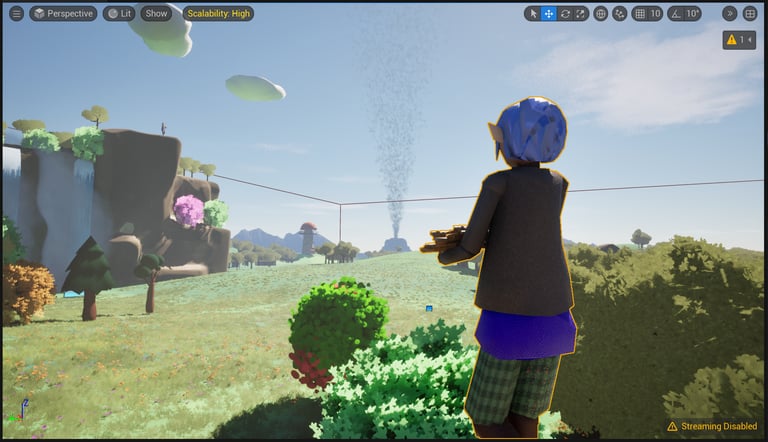Viewport: 768px width, 442px height.
Task: Change the 10° rotation snap value
Action: tap(691, 13)
